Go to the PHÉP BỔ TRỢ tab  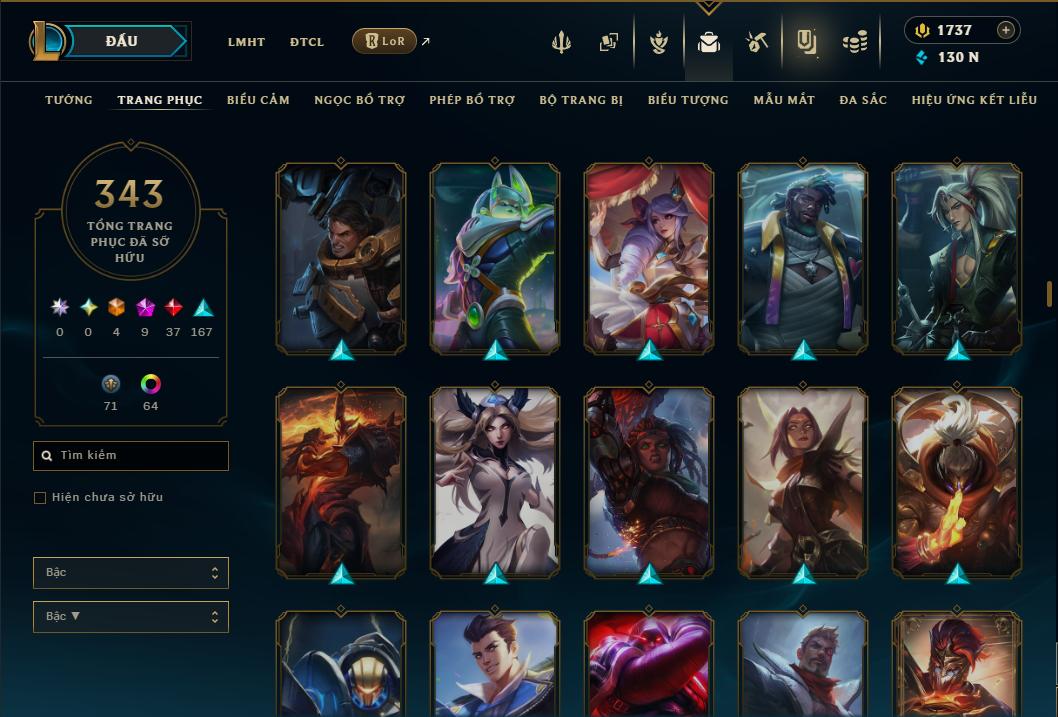472,100
